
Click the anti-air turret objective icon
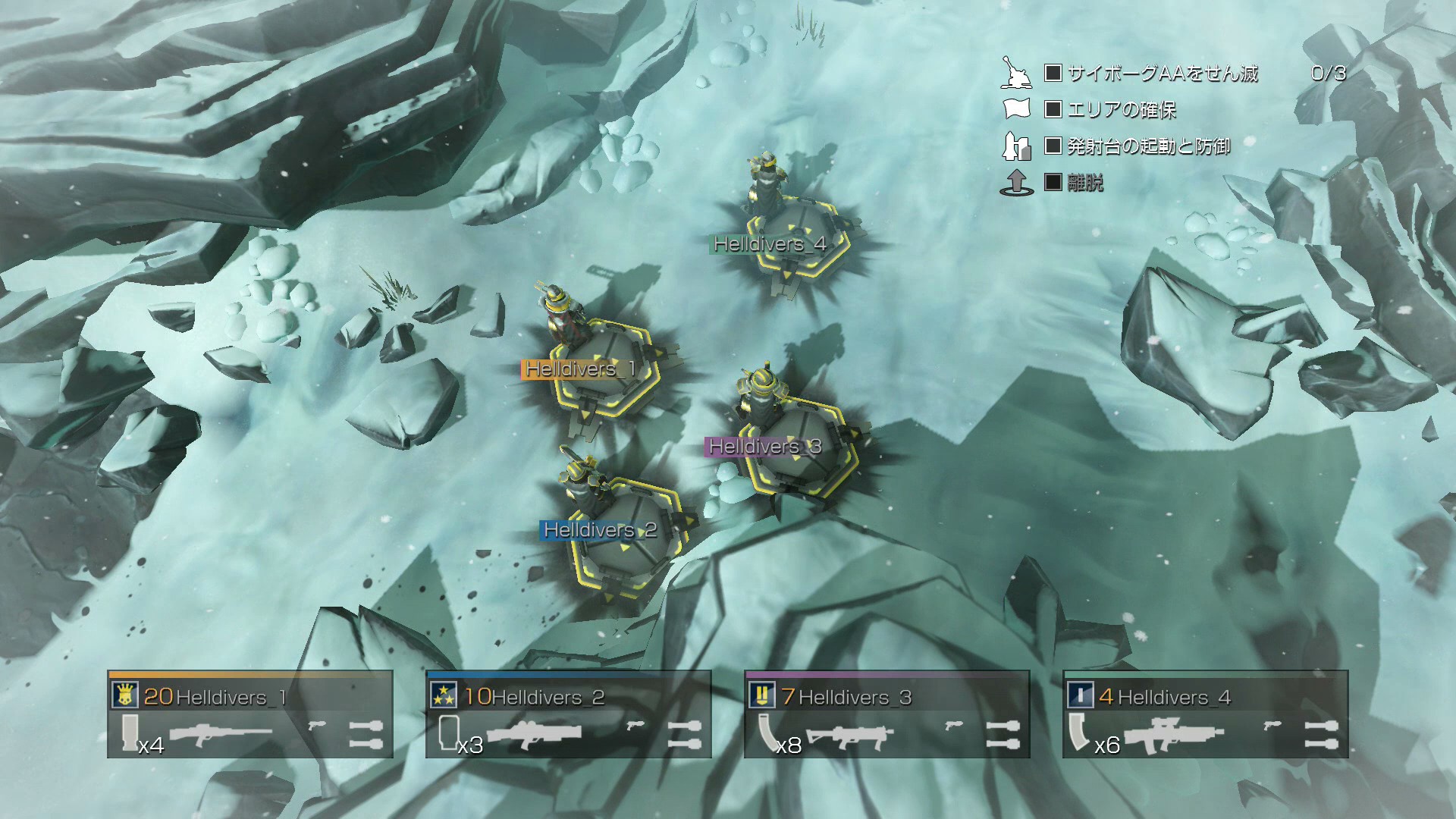(1016, 73)
